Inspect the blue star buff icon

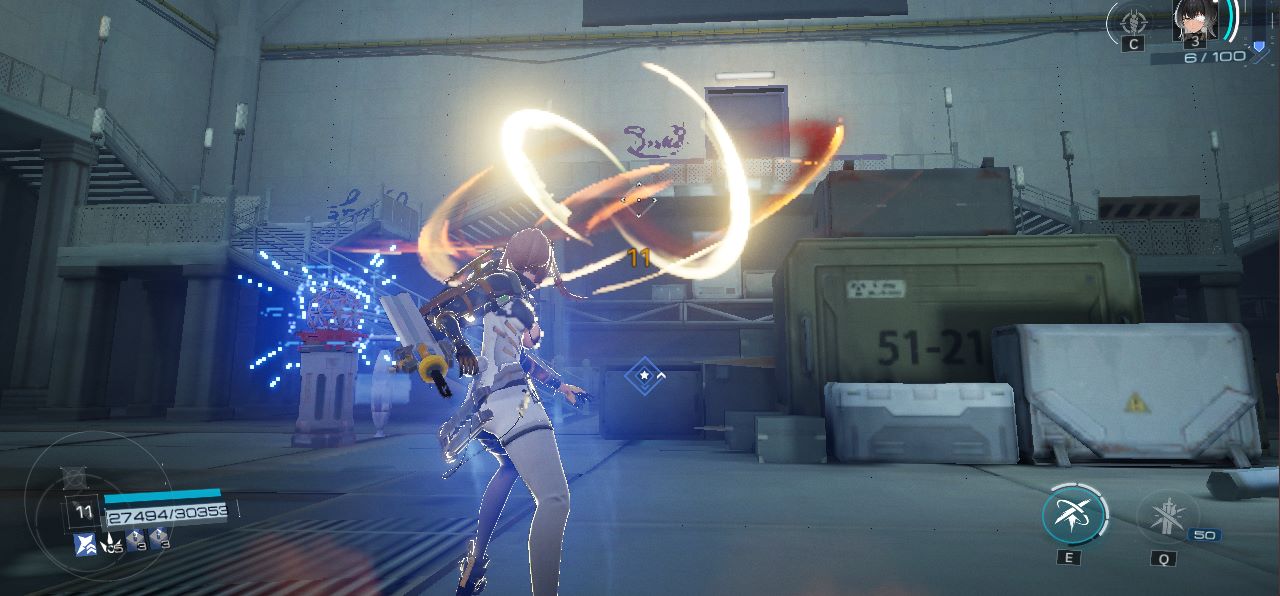pyautogui.click(x=85, y=544)
